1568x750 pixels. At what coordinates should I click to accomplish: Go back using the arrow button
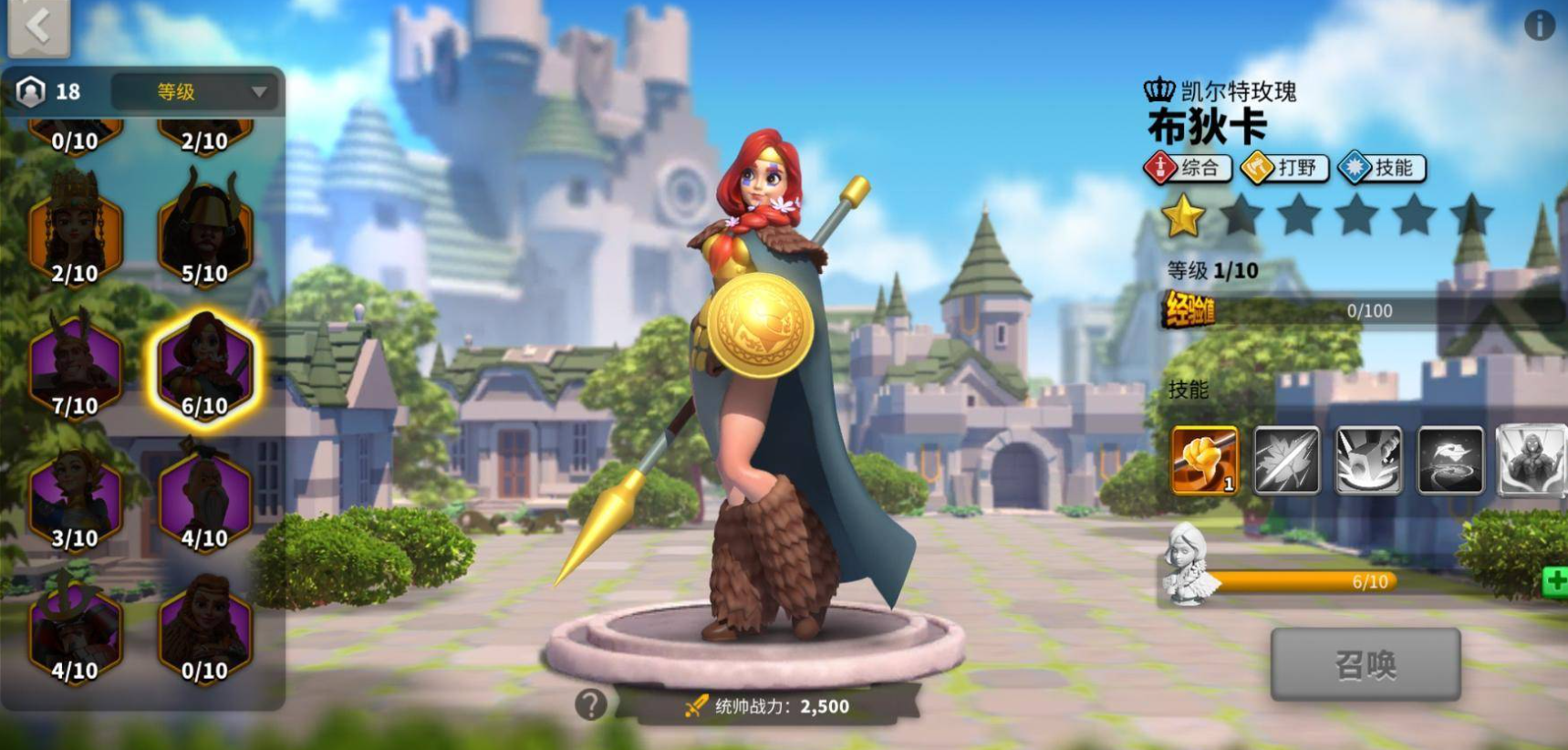38,26
